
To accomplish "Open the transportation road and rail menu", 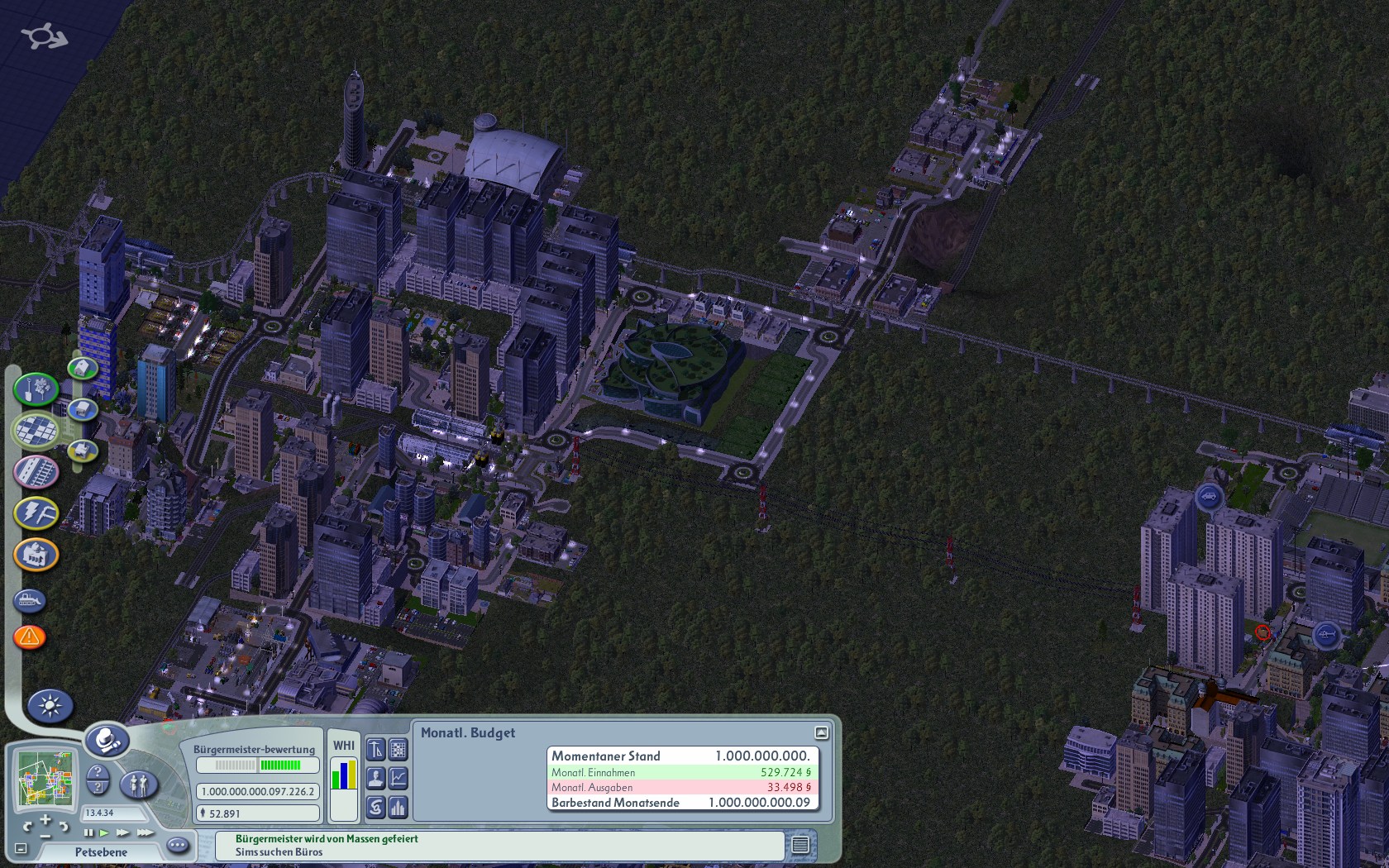I will pyautogui.click(x=36, y=471).
